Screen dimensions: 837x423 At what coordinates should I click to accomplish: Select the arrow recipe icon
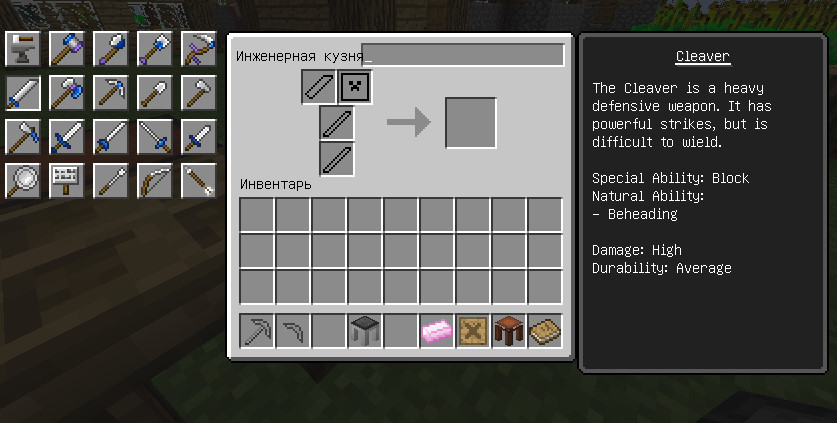198,180
